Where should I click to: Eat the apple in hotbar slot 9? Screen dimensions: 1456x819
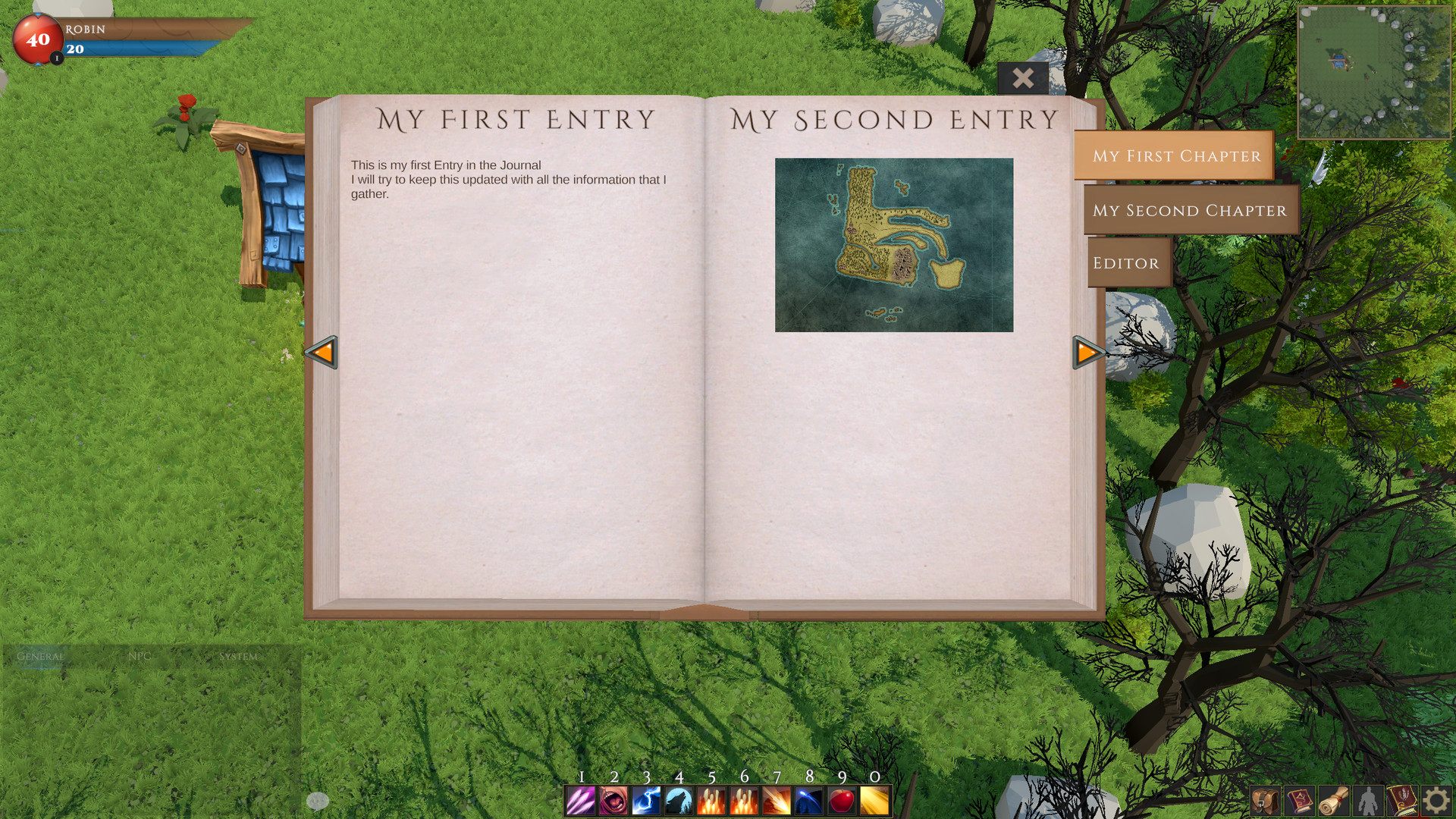point(844,801)
